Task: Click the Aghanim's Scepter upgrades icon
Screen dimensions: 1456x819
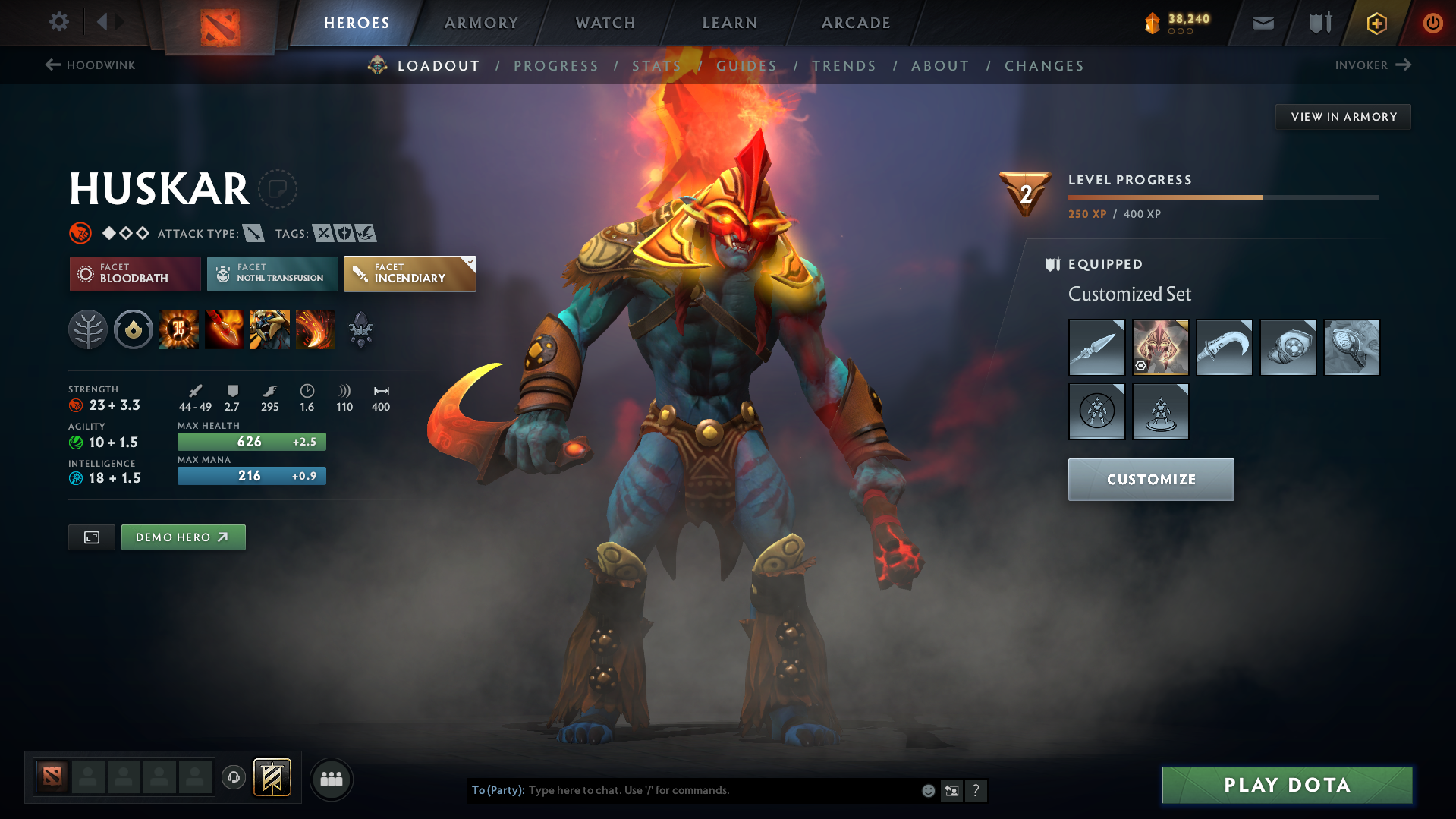Action: click(360, 329)
